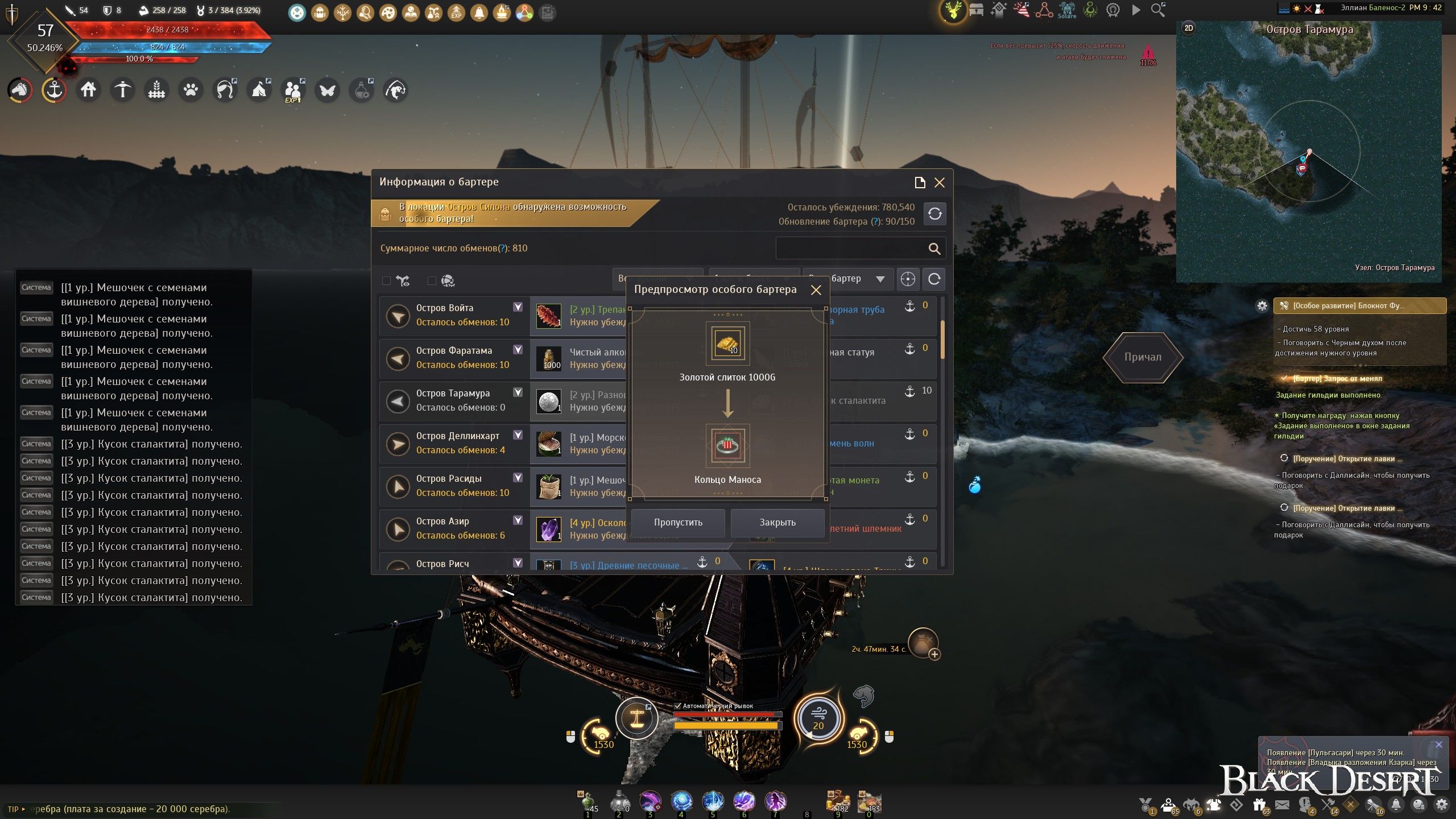
Task: Toggle checkbox for Остров Азир row
Action: 518,520
